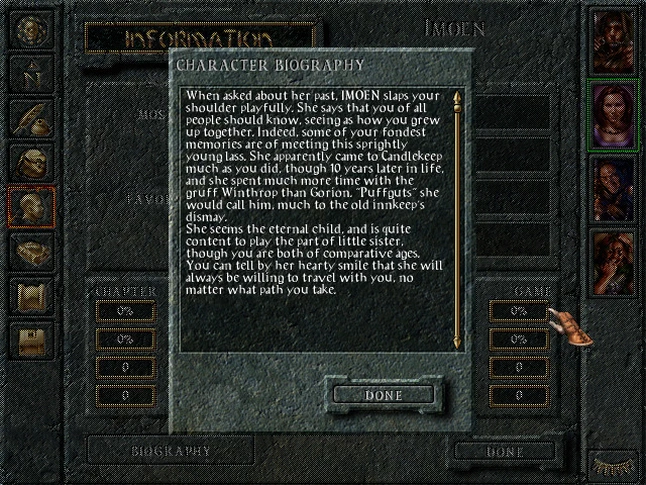Click the Biography button below the panel

click(171, 450)
